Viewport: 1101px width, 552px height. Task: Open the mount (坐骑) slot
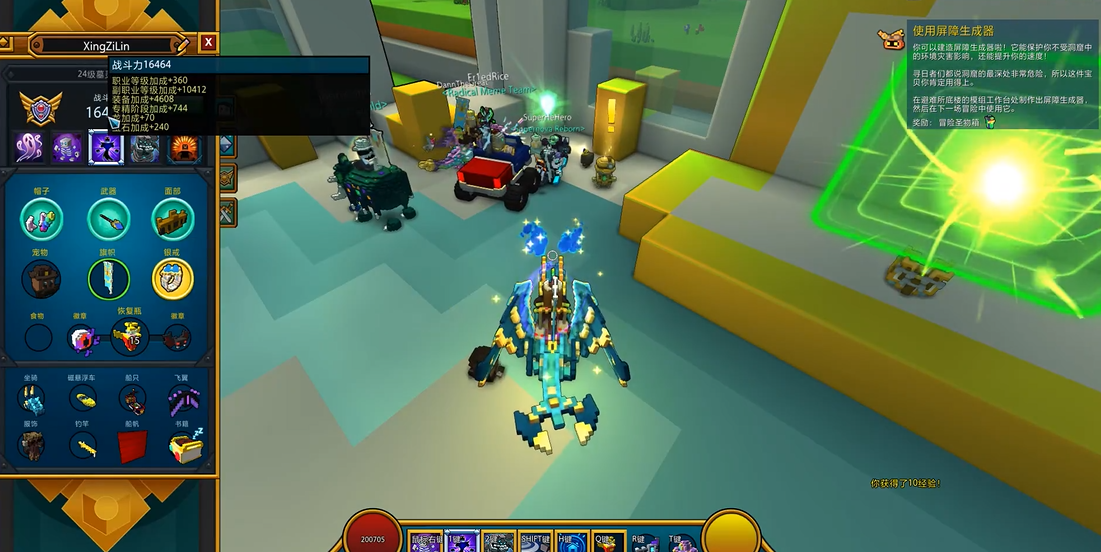coord(32,399)
